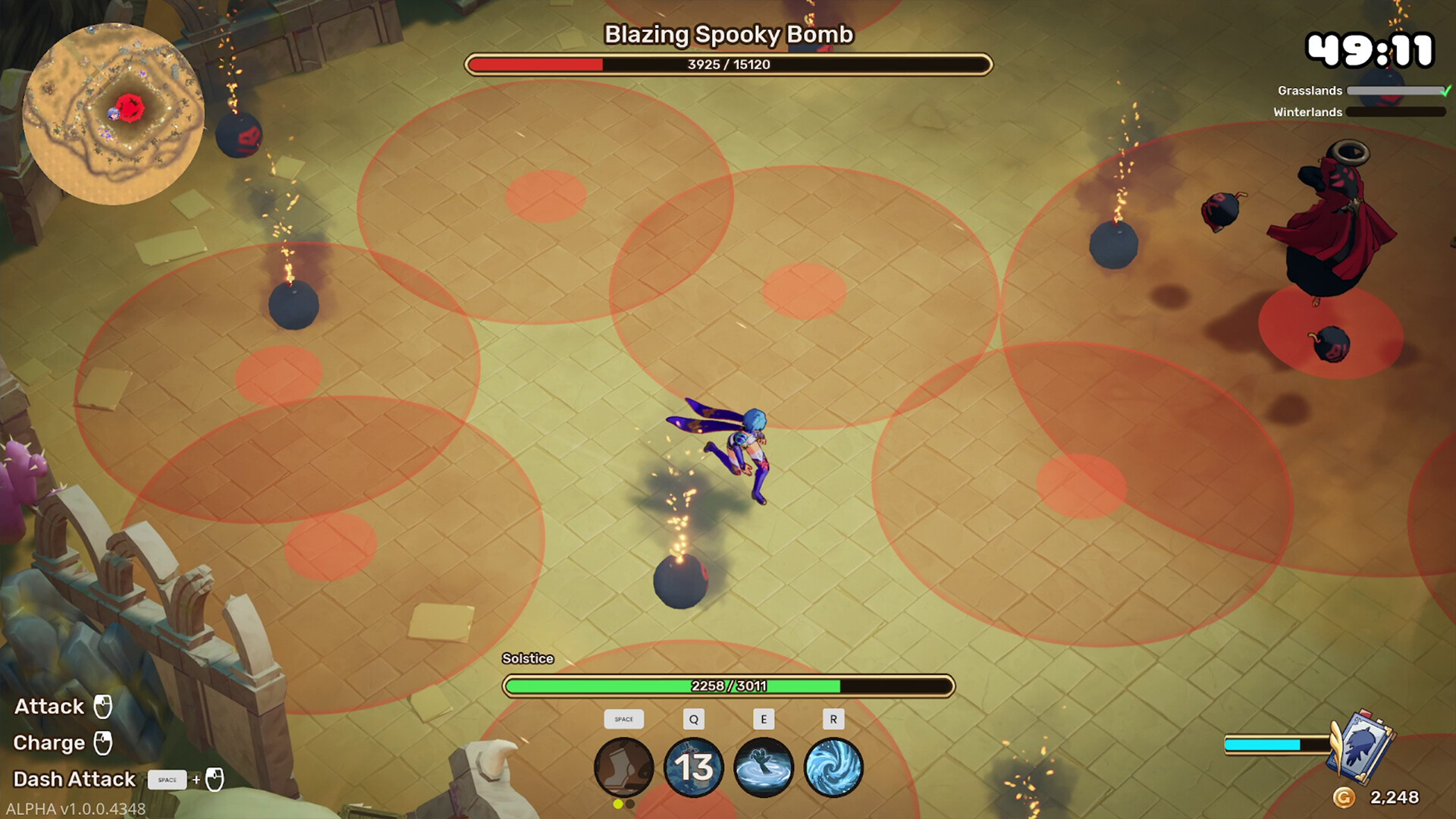Image resolution: width=1456 pixels, height=819 pixels.
Task: Use the hand rising from water ability
Action: (763, 767)
